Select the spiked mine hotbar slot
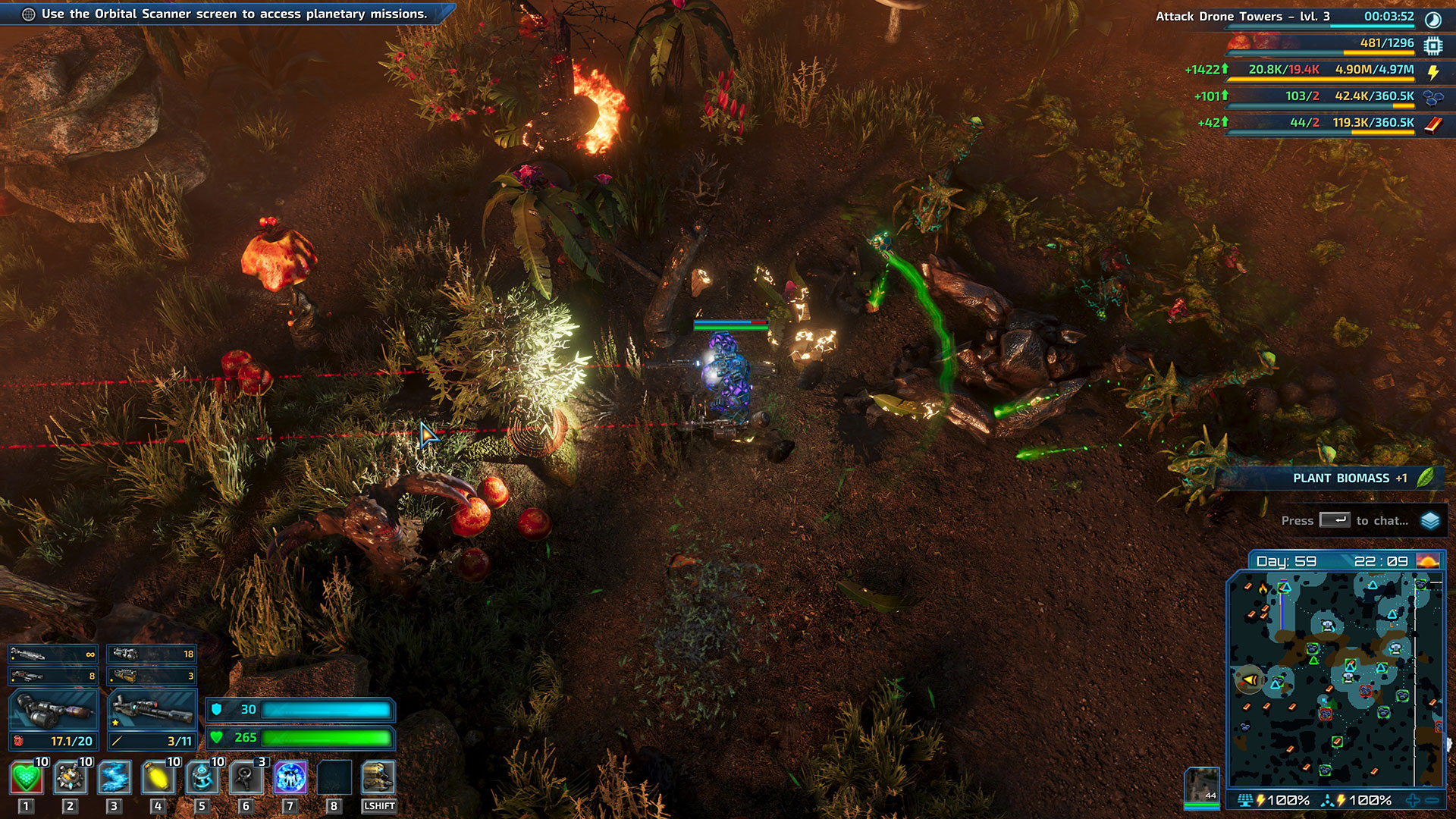Viewport: 1456px width, 819px height. click(x=70, y=778)
